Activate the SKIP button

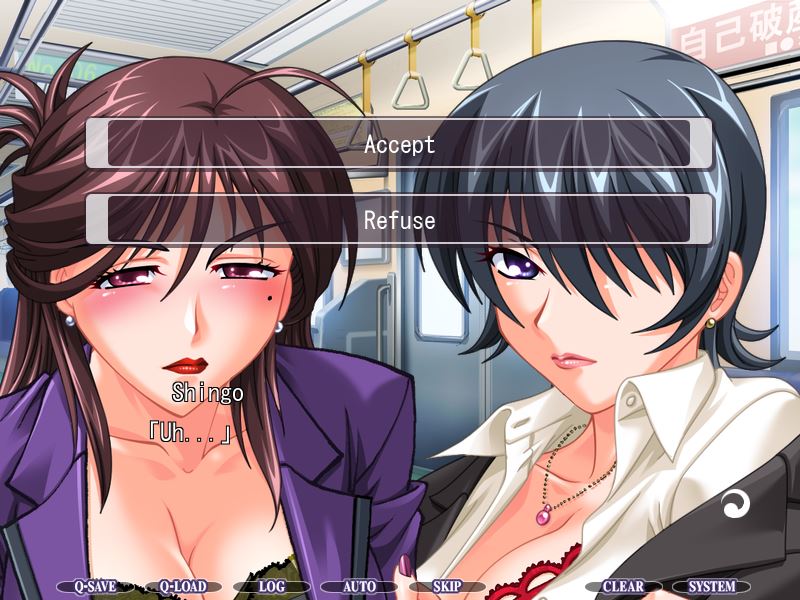(446, 587)
